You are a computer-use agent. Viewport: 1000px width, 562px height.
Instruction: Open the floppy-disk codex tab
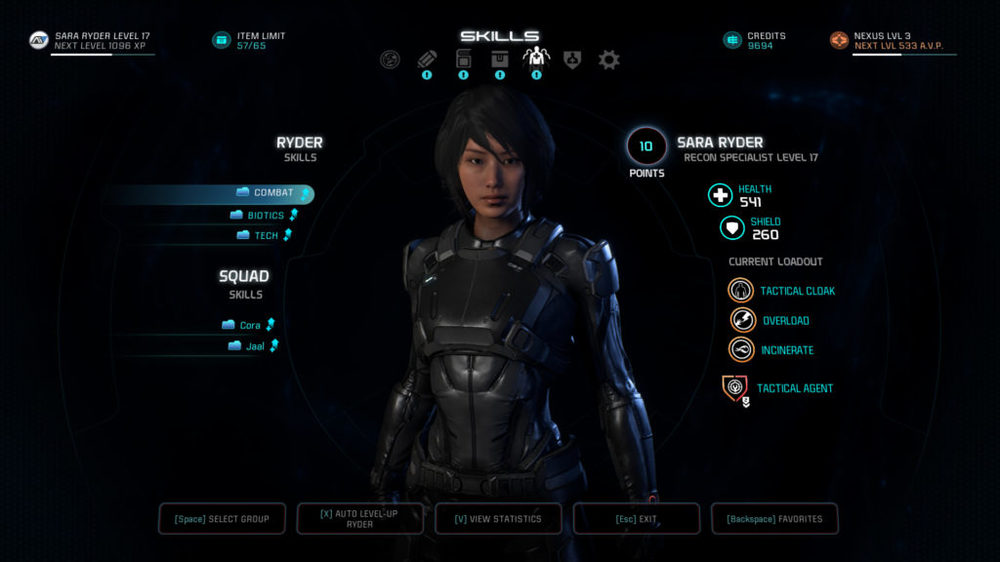(463, 60)
